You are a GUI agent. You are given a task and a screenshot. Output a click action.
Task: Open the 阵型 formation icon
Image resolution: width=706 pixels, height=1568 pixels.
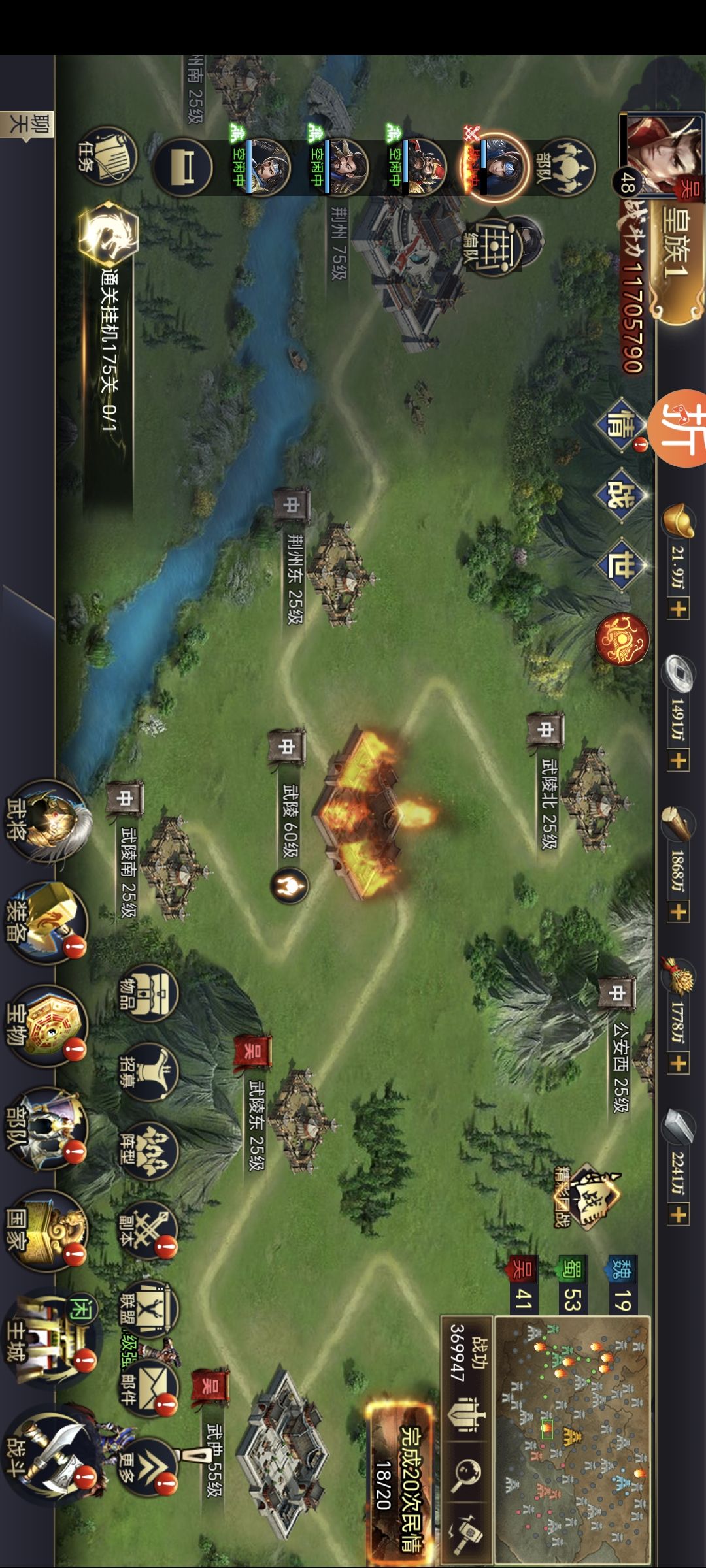click(148, 1150)
